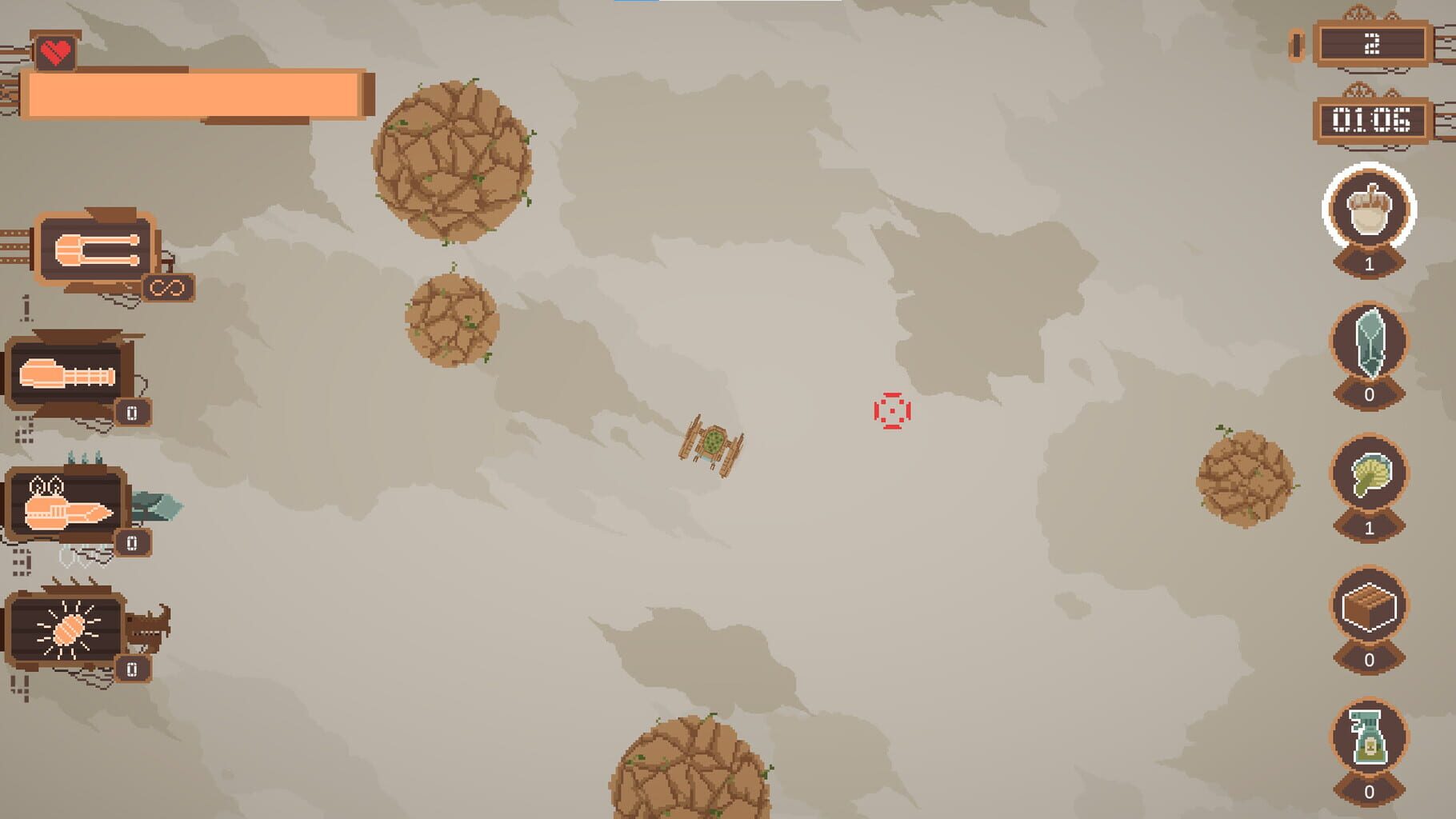Screen dimensions: 1456x819
Task: Click the heart health indicator
Action: pos(56,52)
